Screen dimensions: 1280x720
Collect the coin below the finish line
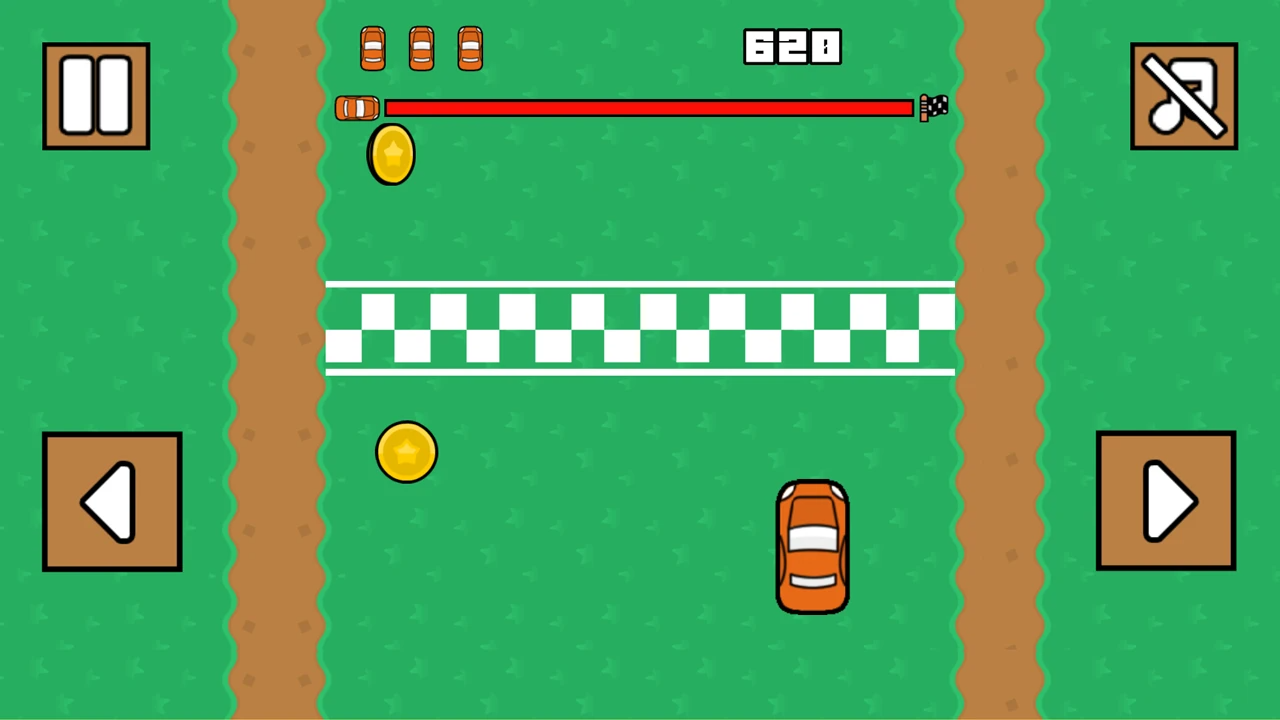406,451
